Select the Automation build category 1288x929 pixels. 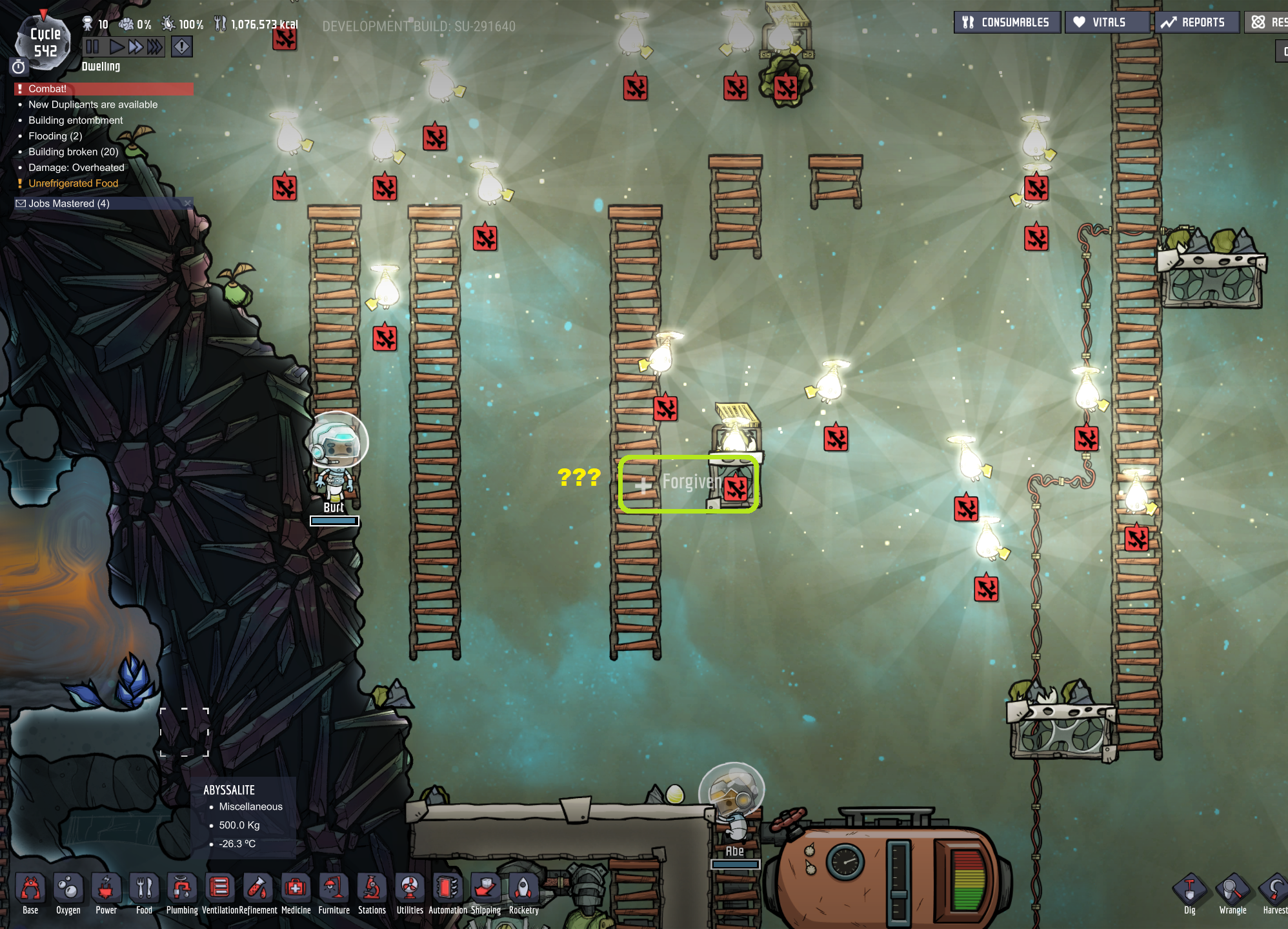447,894
